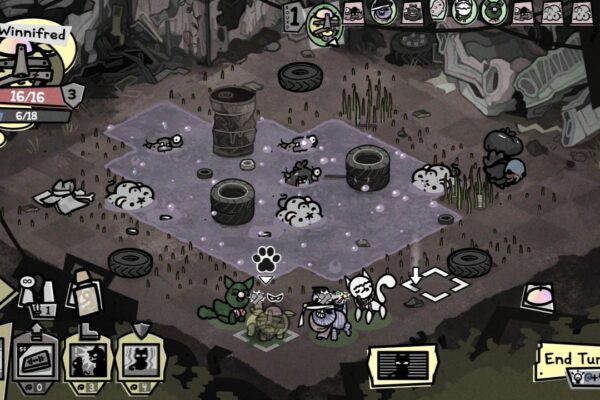The width and height of the screenshot is (600, 400).
Task: Select the purple eyeball turn order icon
Action: [382, 12]
